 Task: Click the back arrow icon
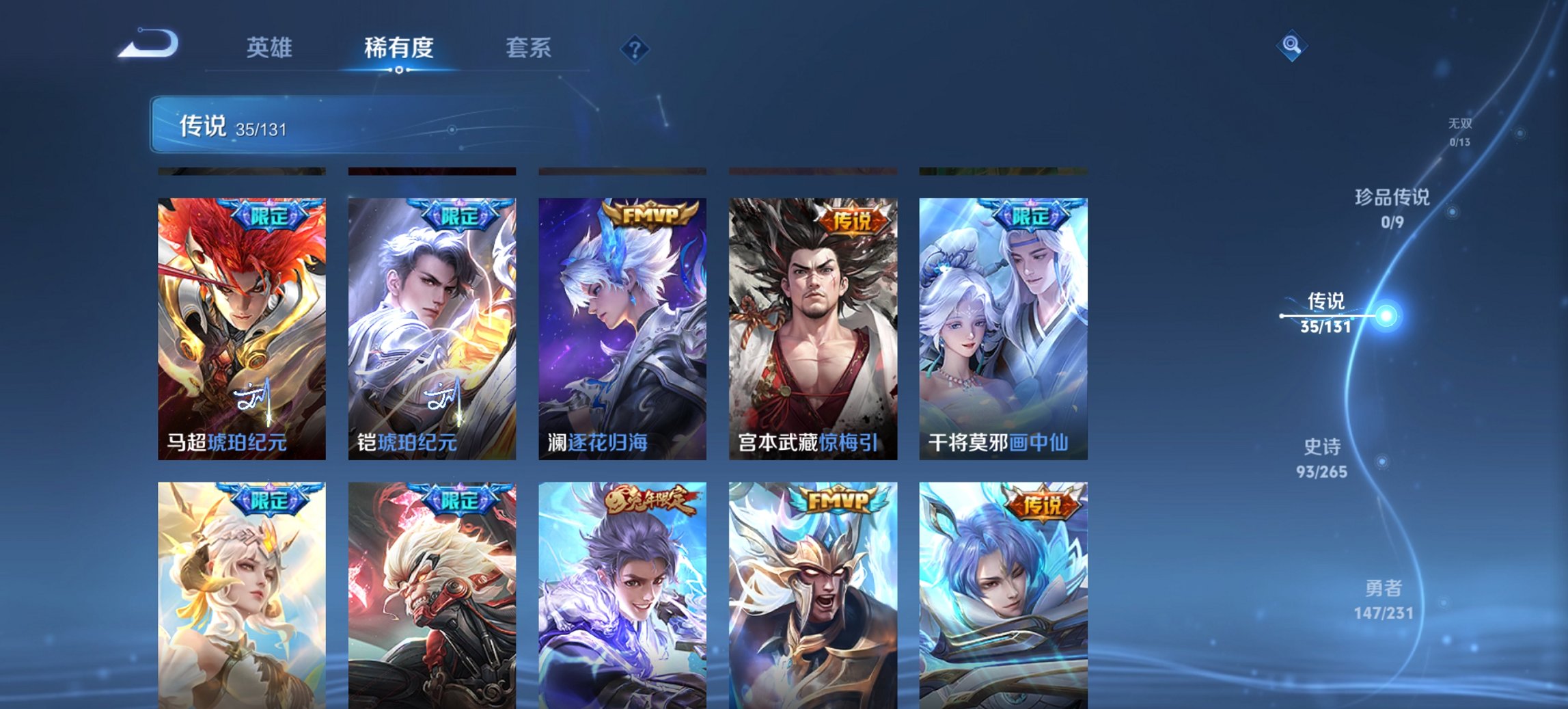[x=147, y=44]
